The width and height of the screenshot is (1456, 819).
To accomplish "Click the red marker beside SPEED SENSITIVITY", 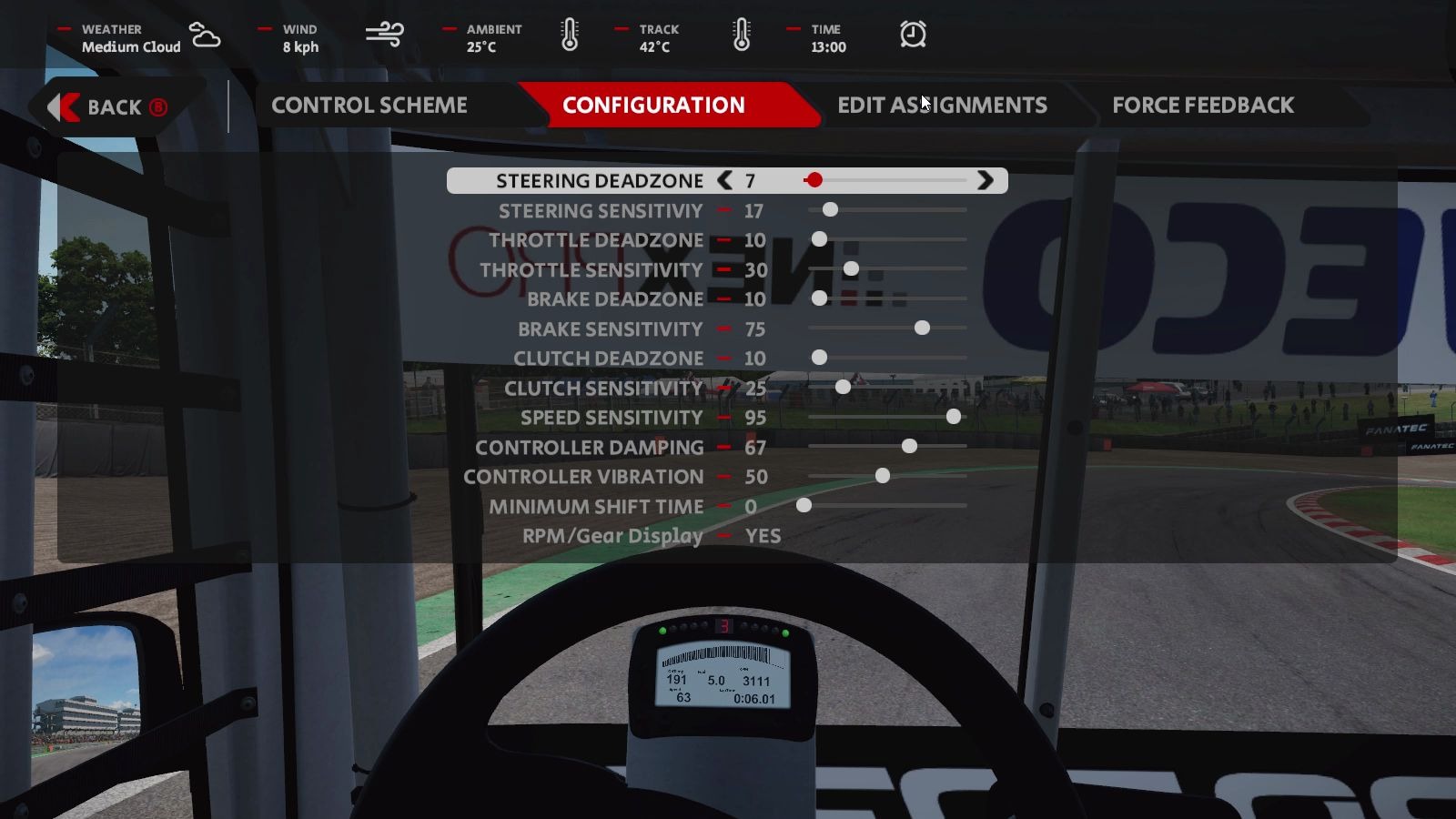I will pyautogui.click(x=724, y=417).
